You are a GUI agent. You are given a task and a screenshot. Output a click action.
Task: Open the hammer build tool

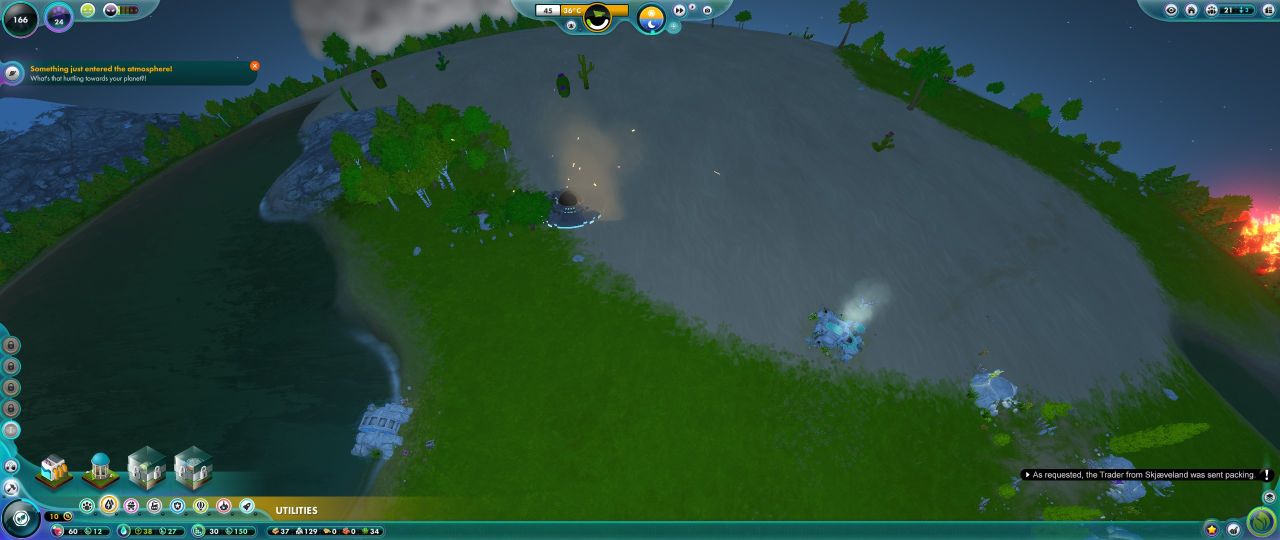coord(12,488)
